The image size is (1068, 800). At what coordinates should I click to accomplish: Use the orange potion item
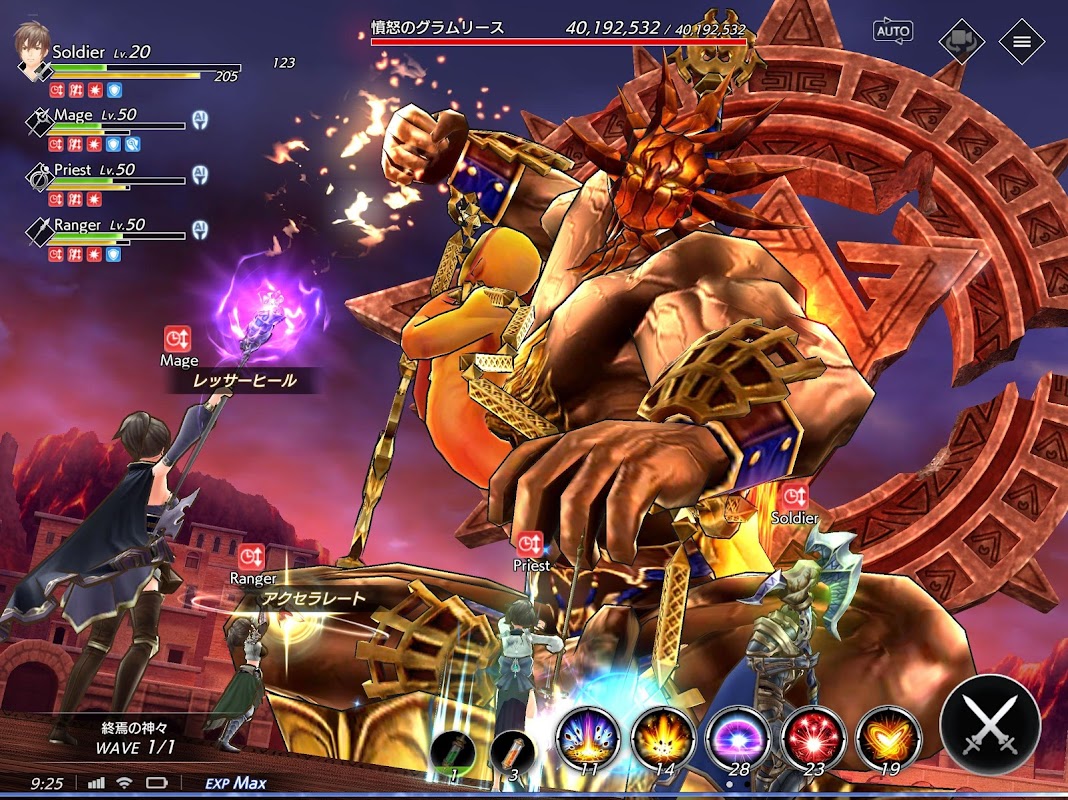(x=513, y=754)
